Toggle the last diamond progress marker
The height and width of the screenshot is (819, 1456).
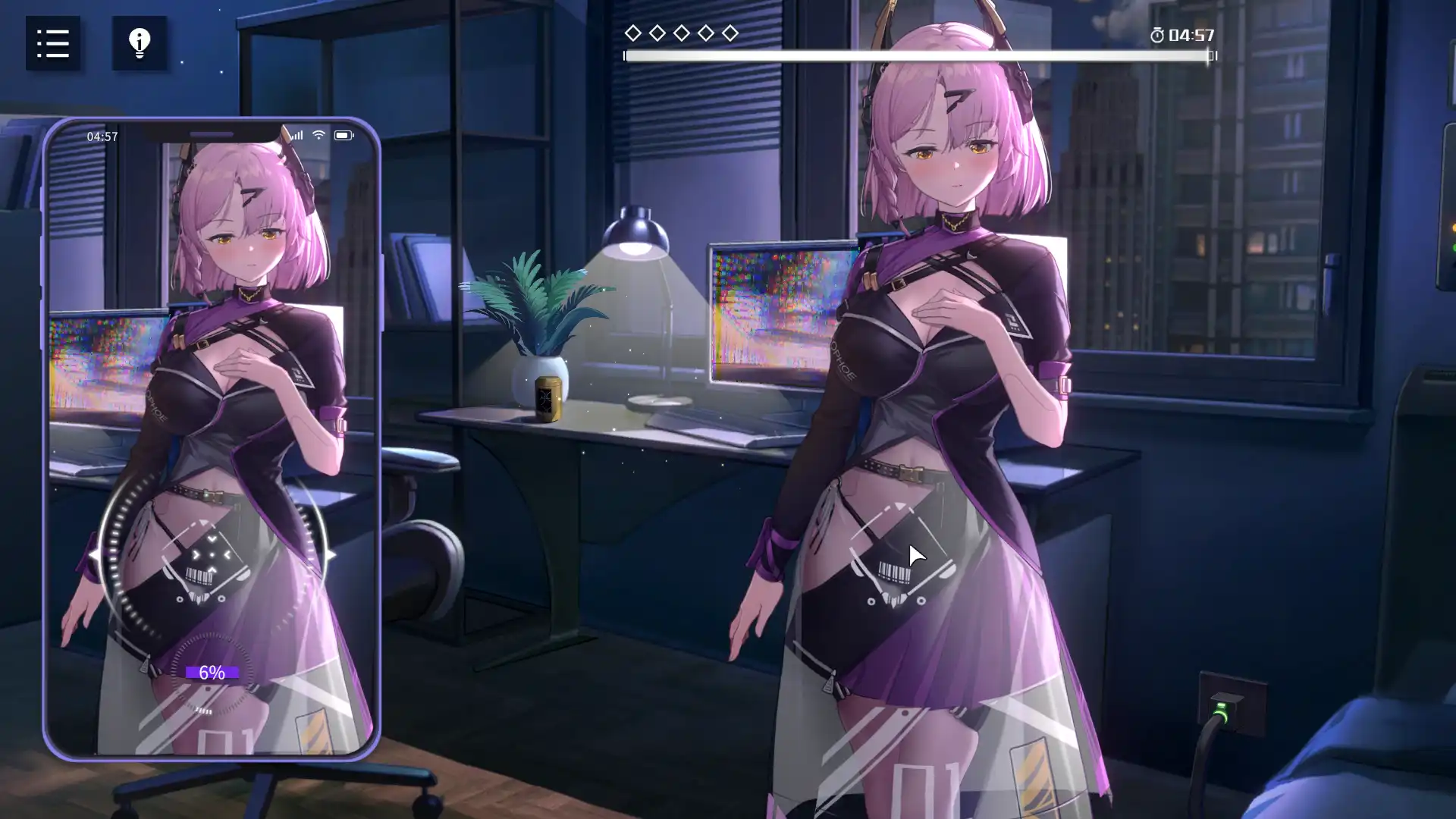(x=730, y=33)
